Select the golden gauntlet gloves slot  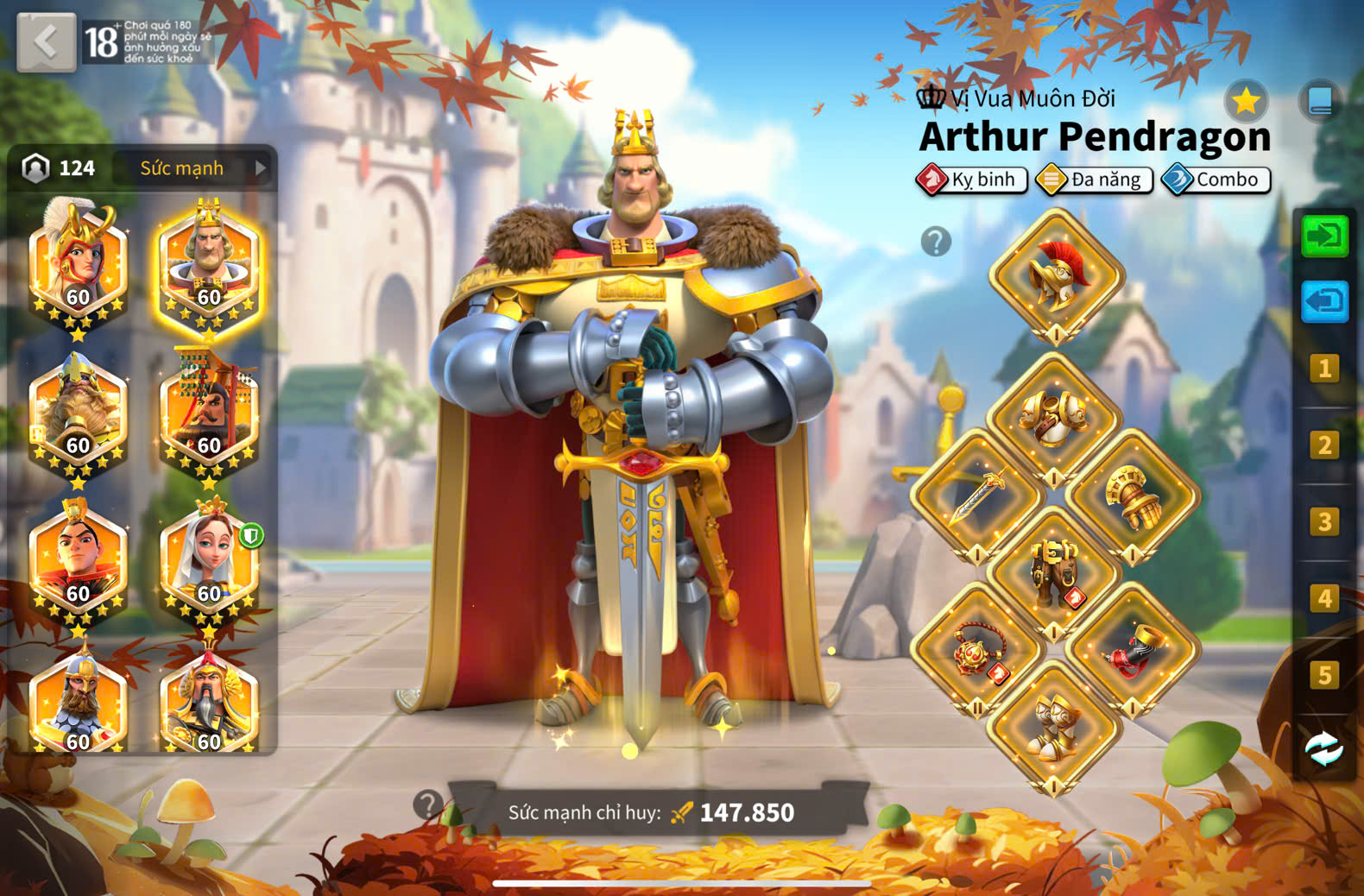click(x=1132, y=496)
